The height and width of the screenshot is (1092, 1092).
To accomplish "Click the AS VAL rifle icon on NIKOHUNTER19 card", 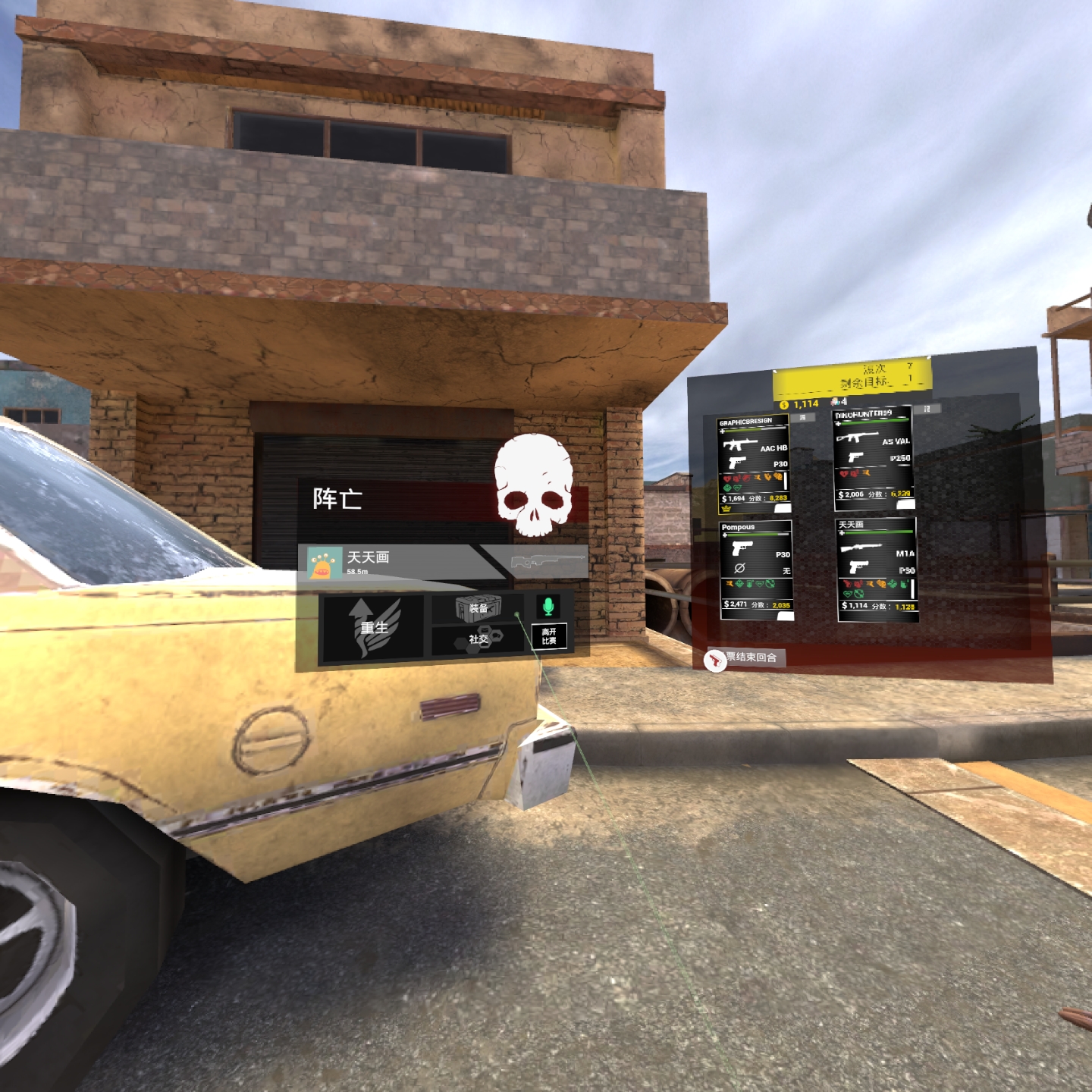I will point(857,438).
